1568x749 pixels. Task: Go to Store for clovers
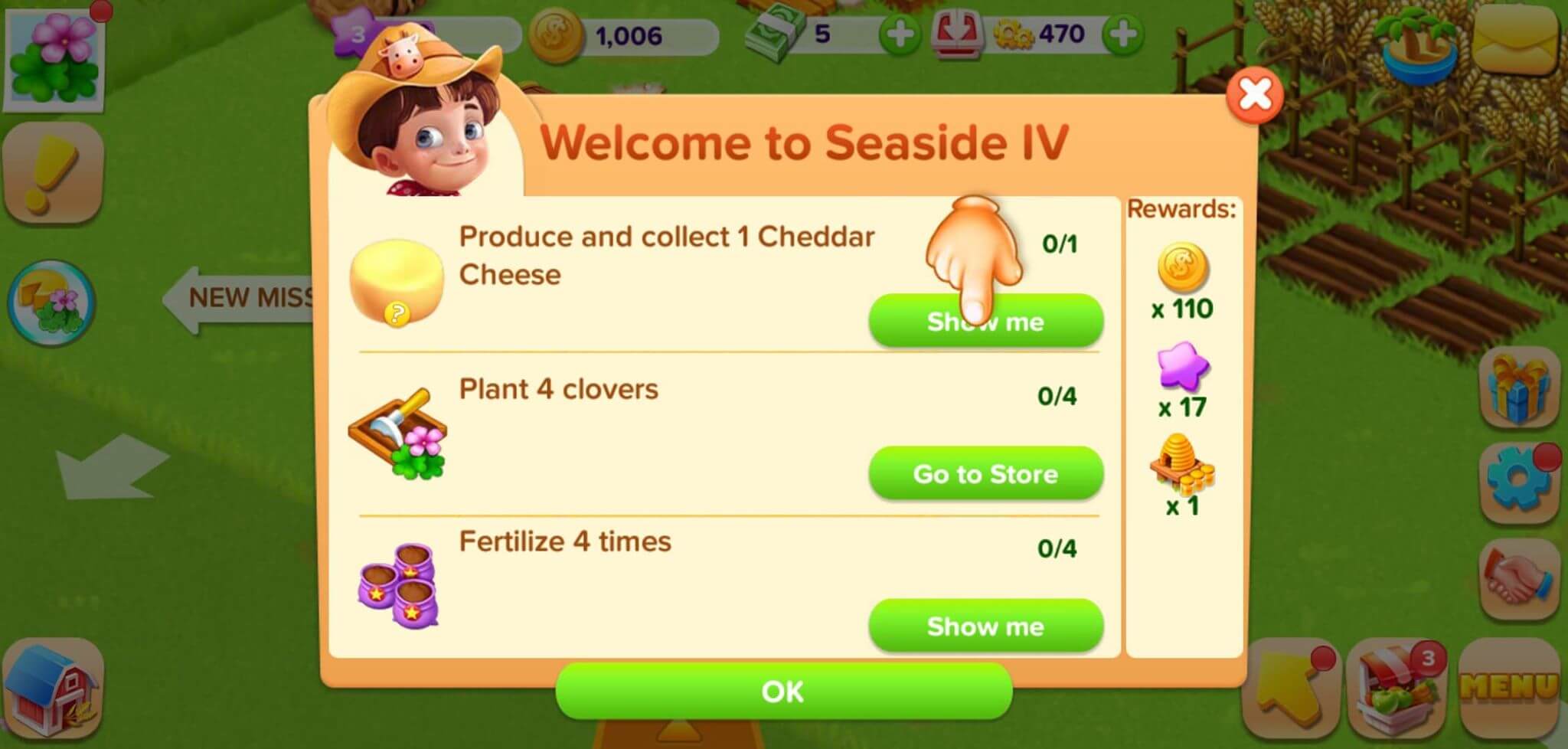click(985, 474)
